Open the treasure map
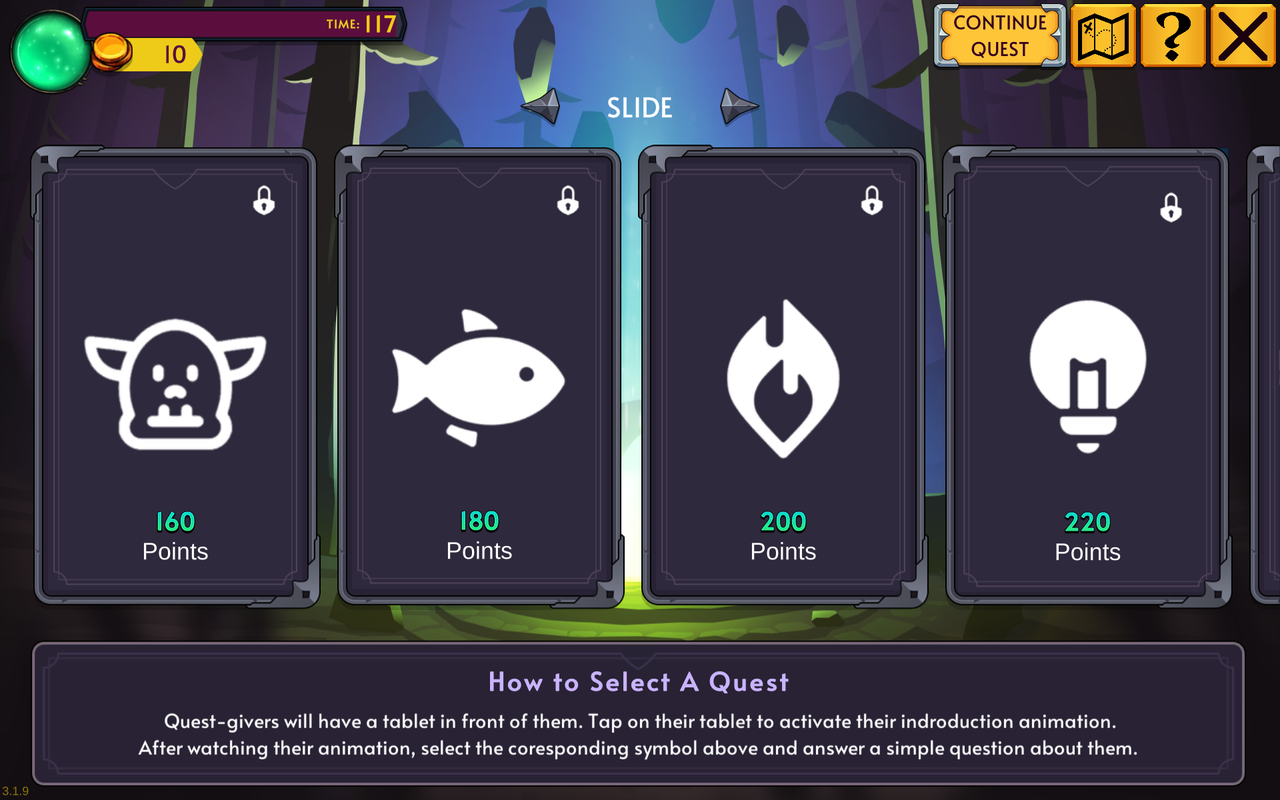 click(1103, 36)
